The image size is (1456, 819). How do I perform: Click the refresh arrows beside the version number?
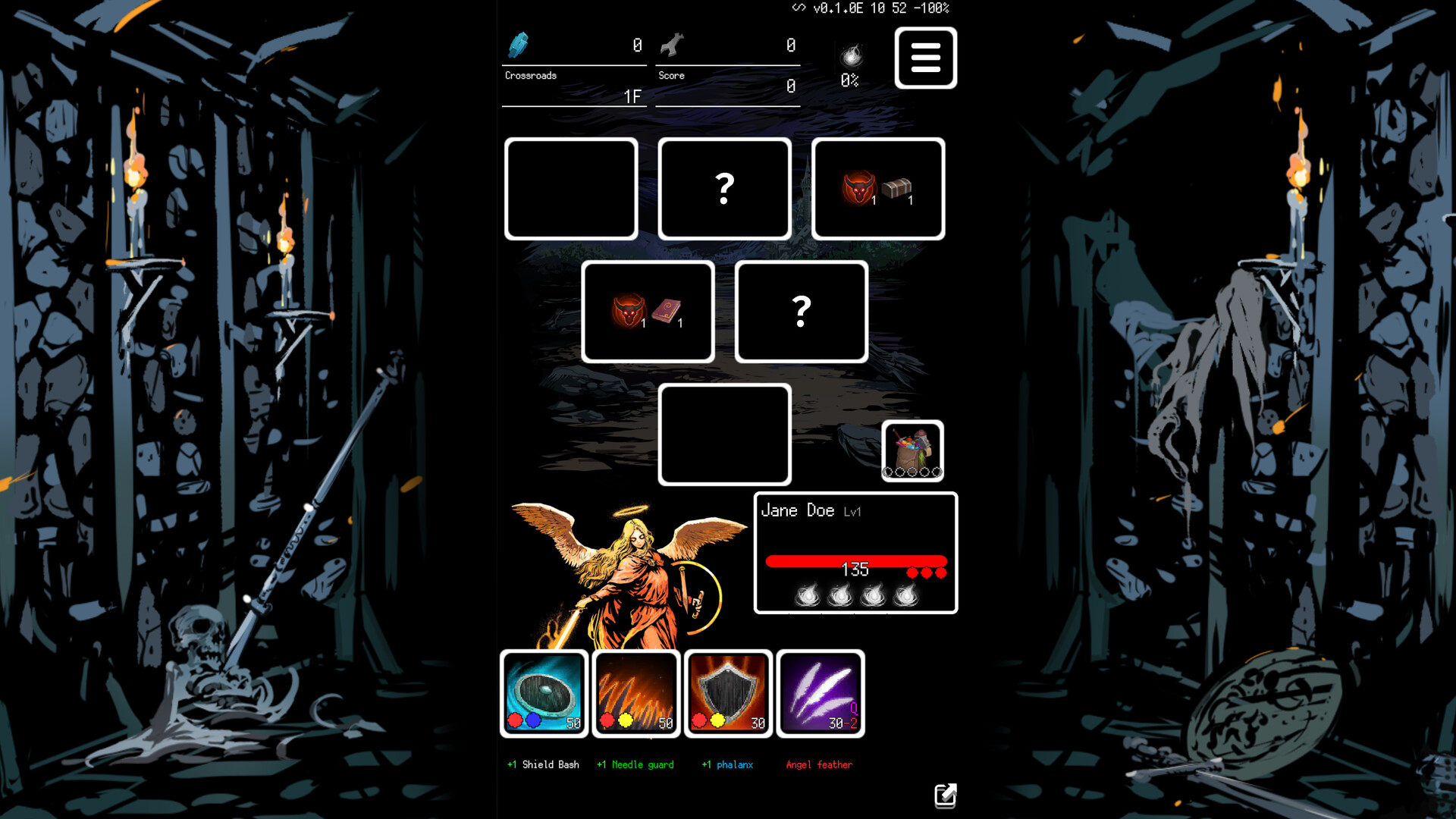(x=798, y=9)
